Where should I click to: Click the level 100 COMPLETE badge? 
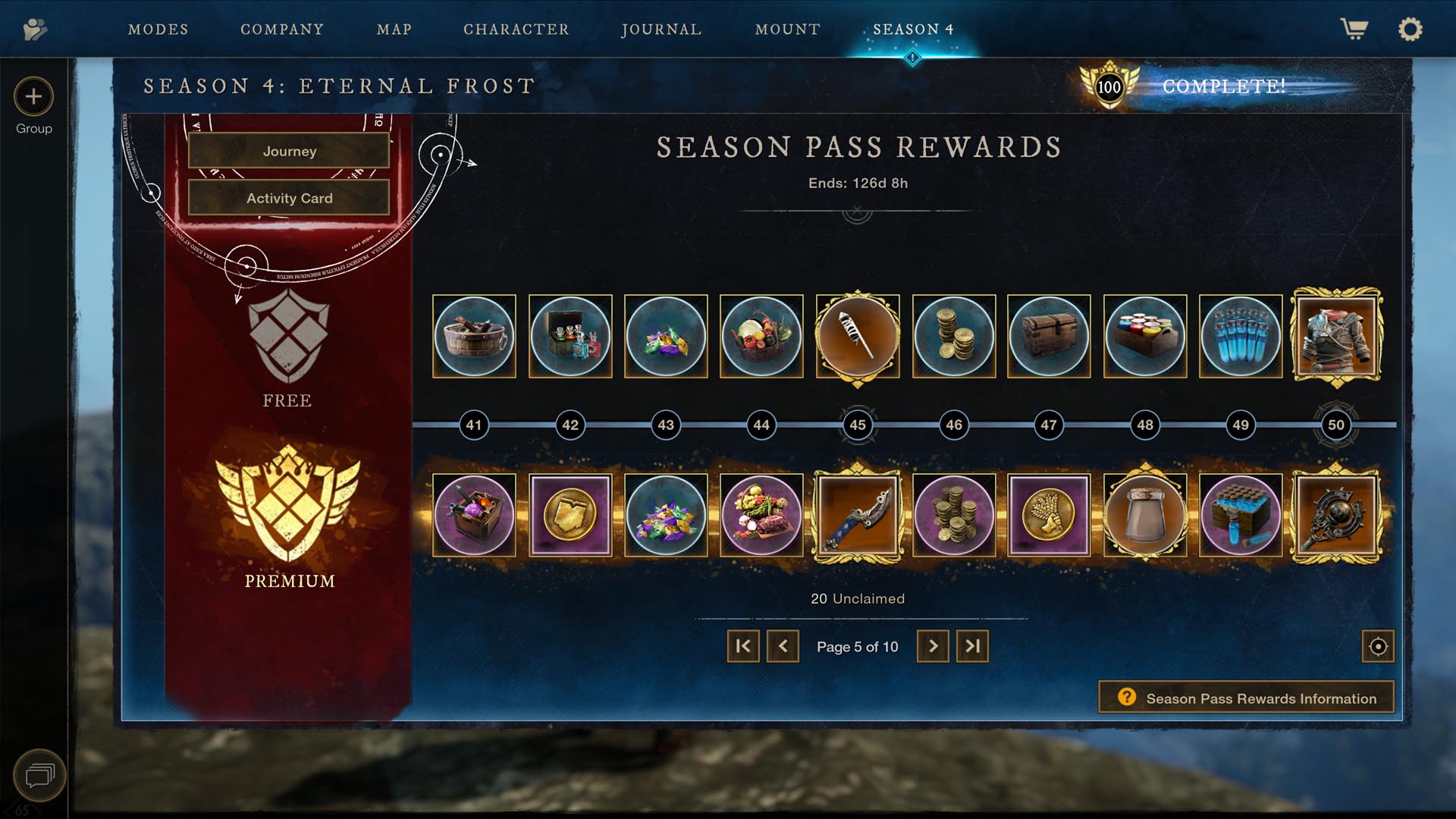(x=1109, y=86)
